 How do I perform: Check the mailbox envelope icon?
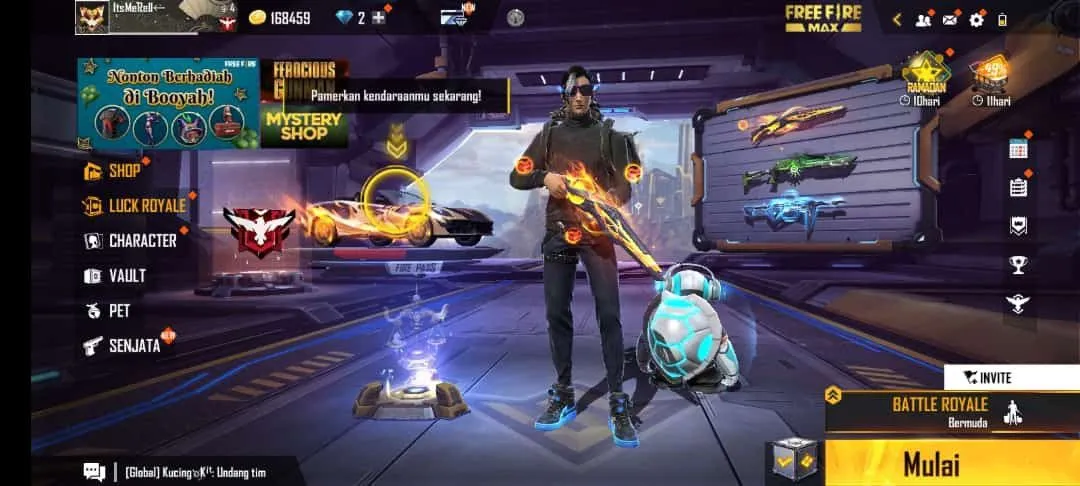point(949,19)
